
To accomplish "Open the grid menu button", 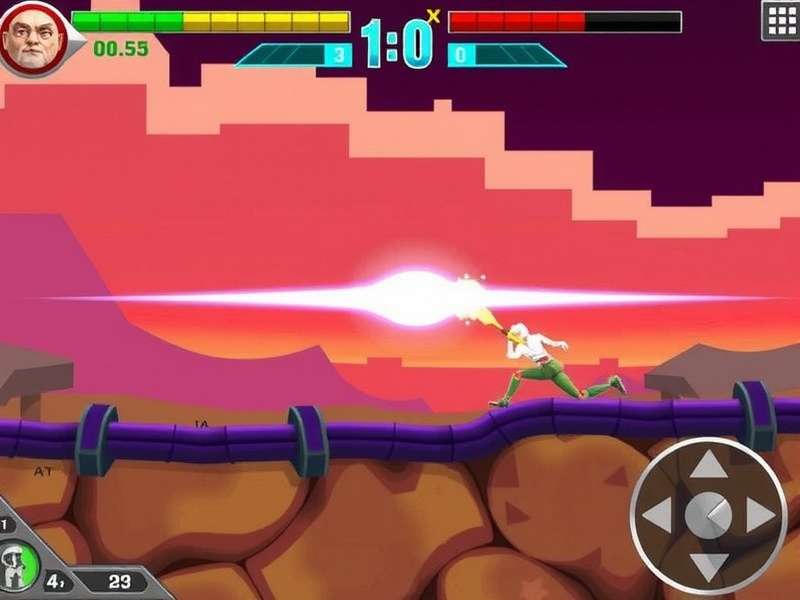I will pyautogui.click(x=780, y=20).
